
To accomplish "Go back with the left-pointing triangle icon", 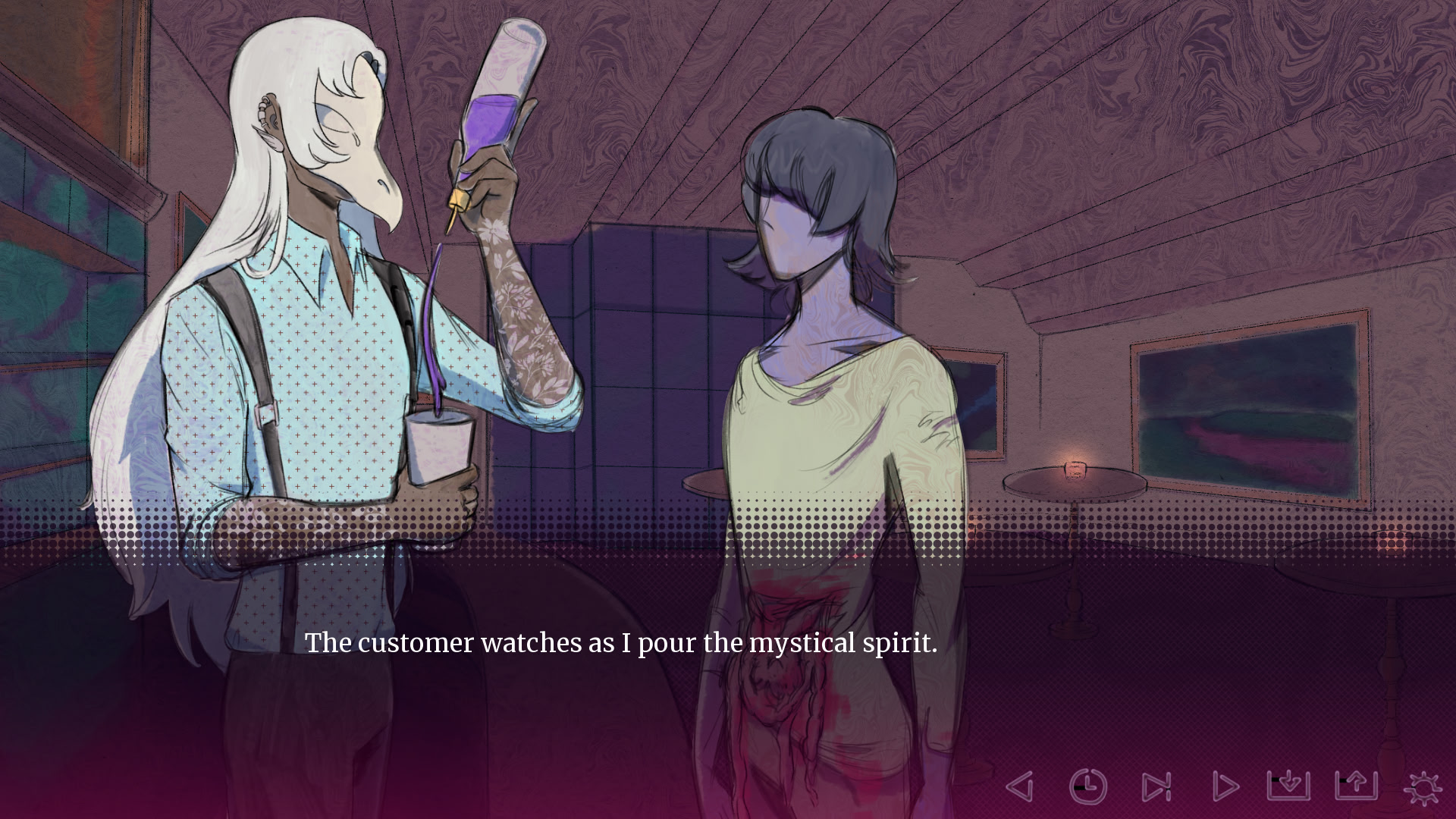I will click(x=1020, y=786).
